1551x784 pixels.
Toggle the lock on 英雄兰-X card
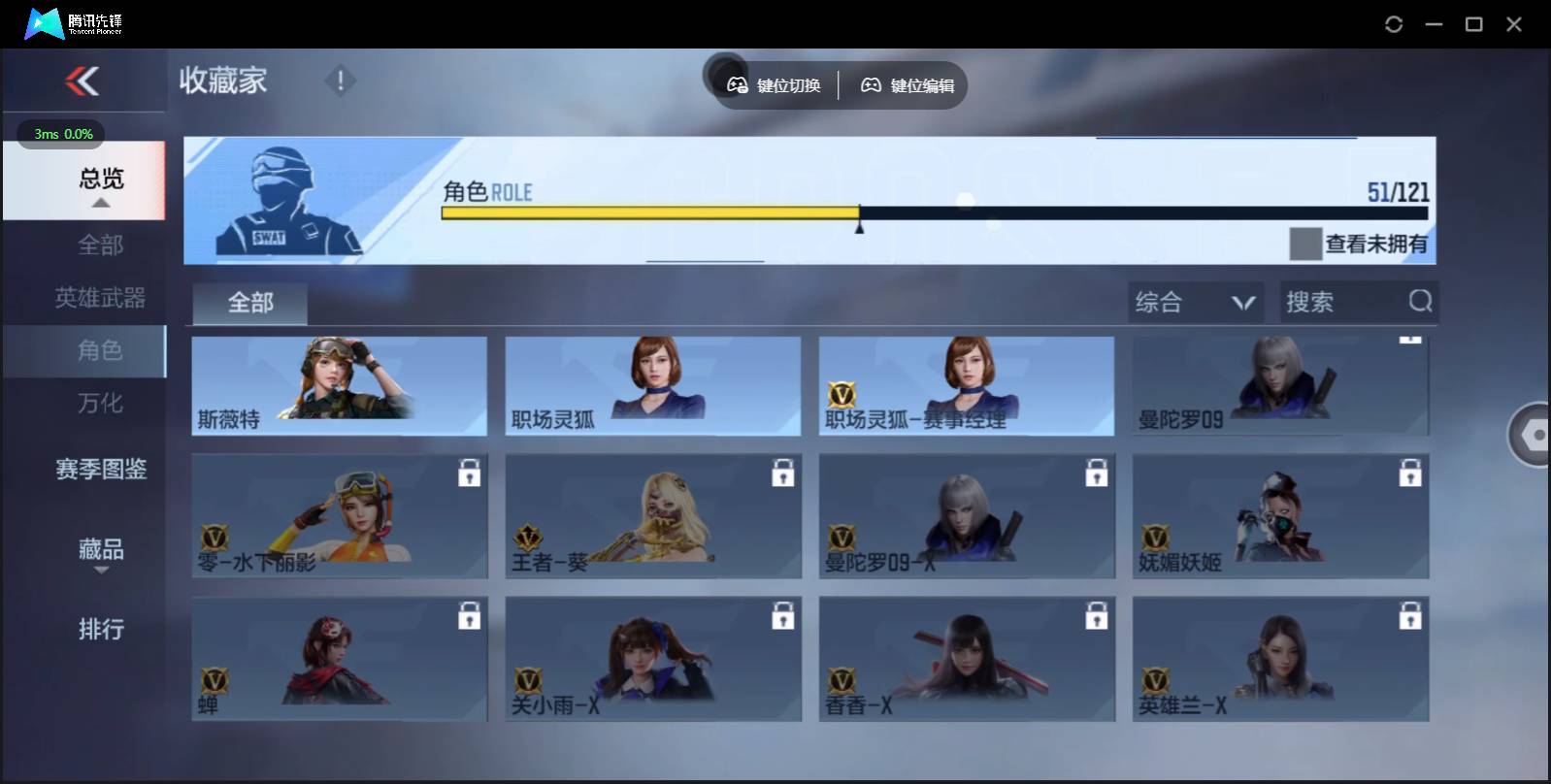click(1410, 616)
